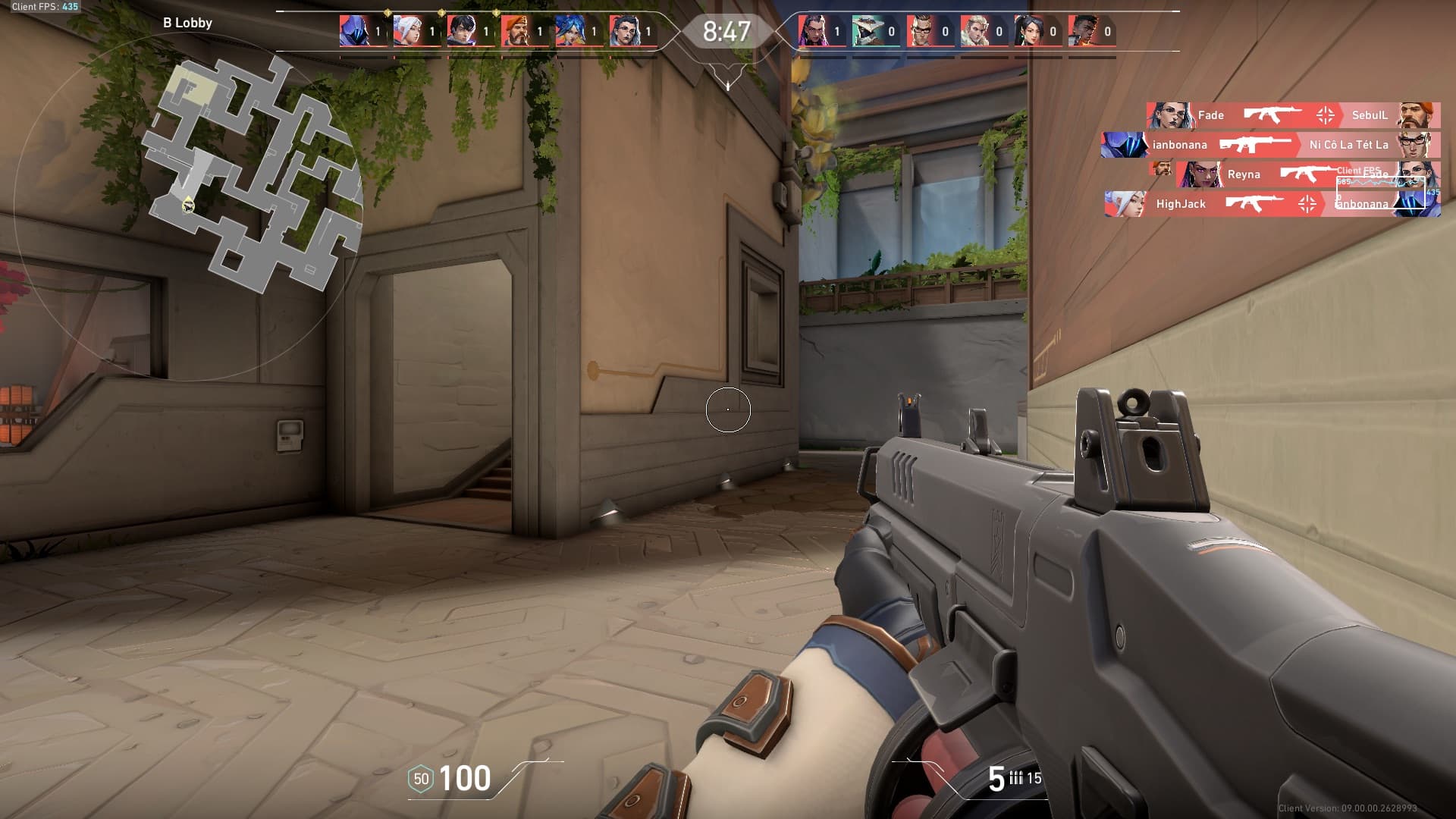
Task: Click Sova's portrait in the top bar
Action: point(974,32)
